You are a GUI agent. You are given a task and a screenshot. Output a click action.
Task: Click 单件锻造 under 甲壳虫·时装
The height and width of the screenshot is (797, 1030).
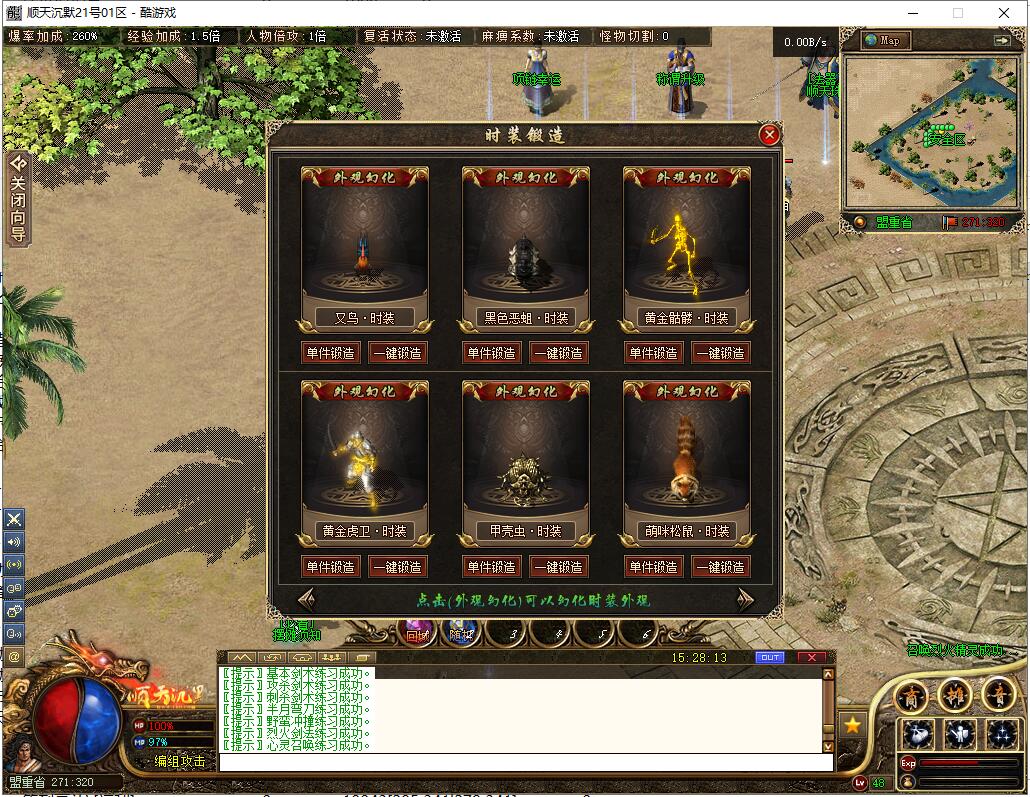pyautogui.click(x=492, y=567)
